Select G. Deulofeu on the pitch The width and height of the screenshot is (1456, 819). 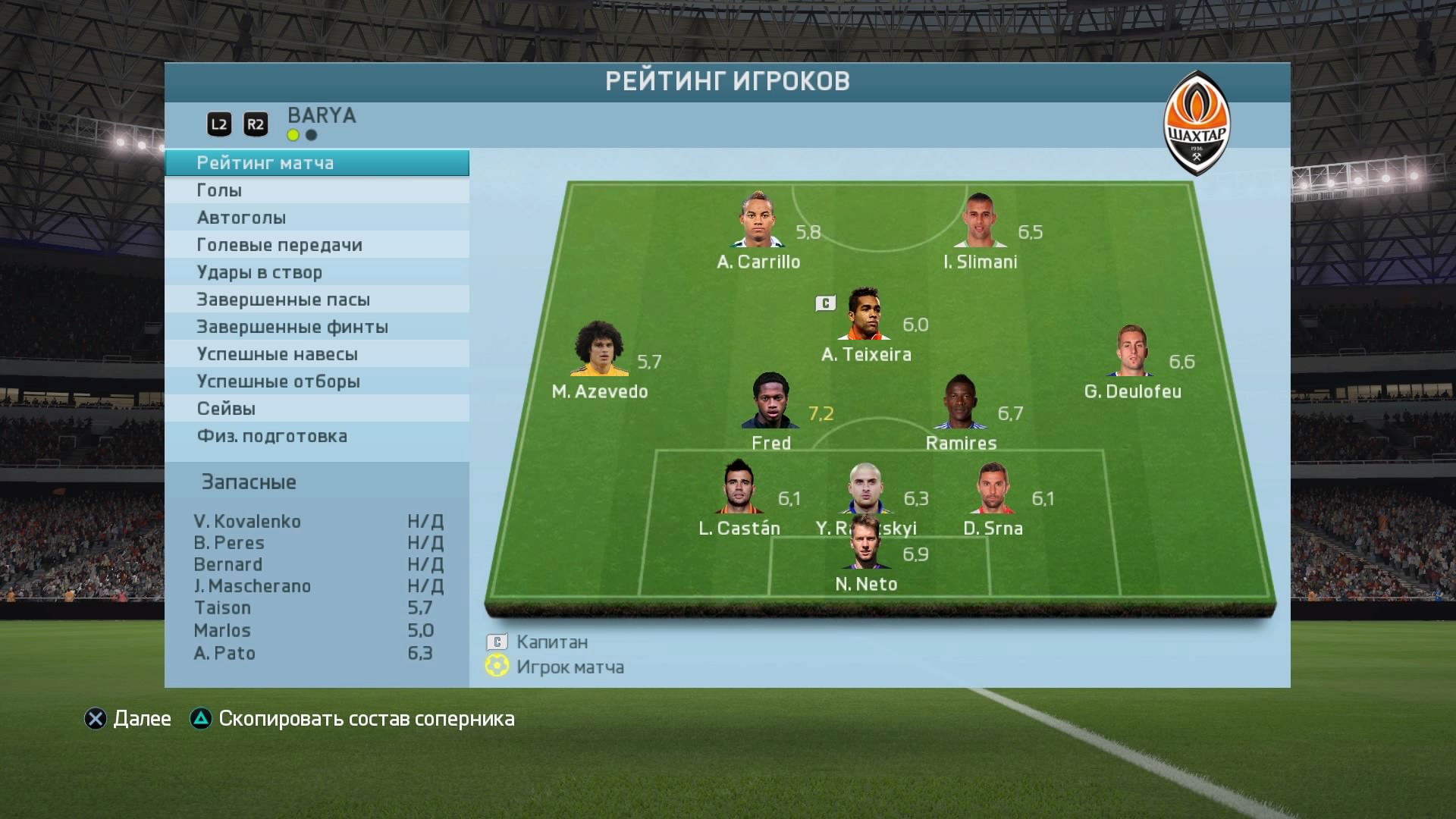[1131, 351]
